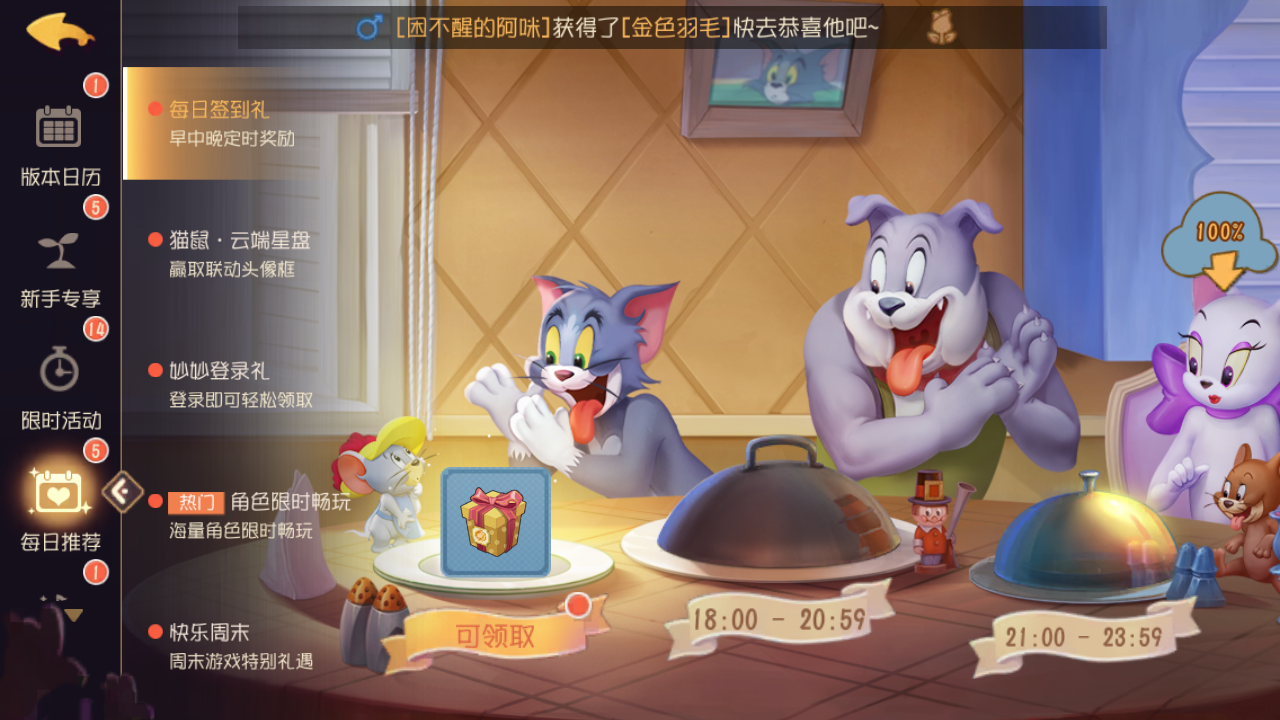Open the 限时活动 stopwatch icon
The image size is (1280, 720).
(x=58, y=370)
